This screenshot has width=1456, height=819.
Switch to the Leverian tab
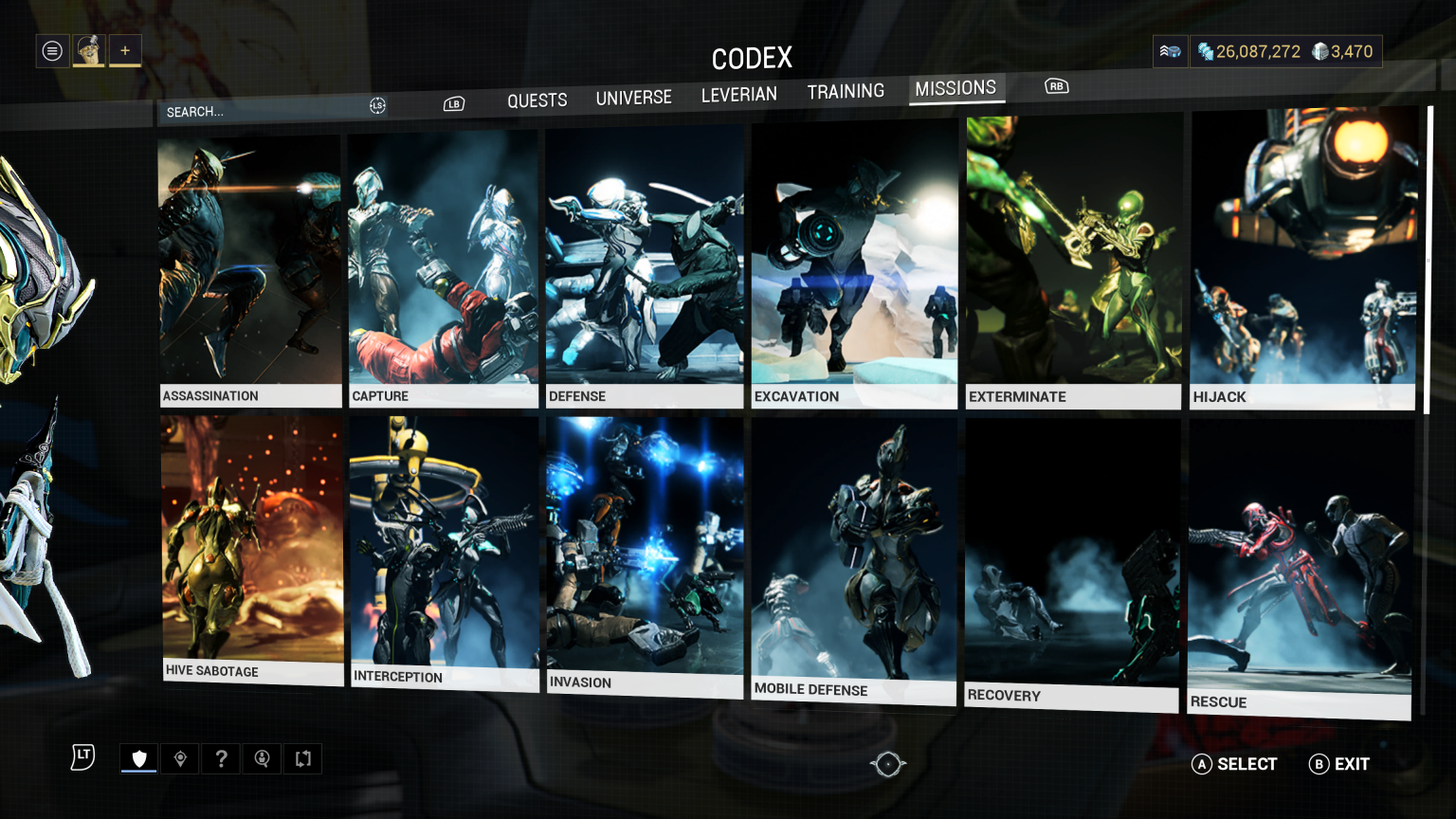738,95
